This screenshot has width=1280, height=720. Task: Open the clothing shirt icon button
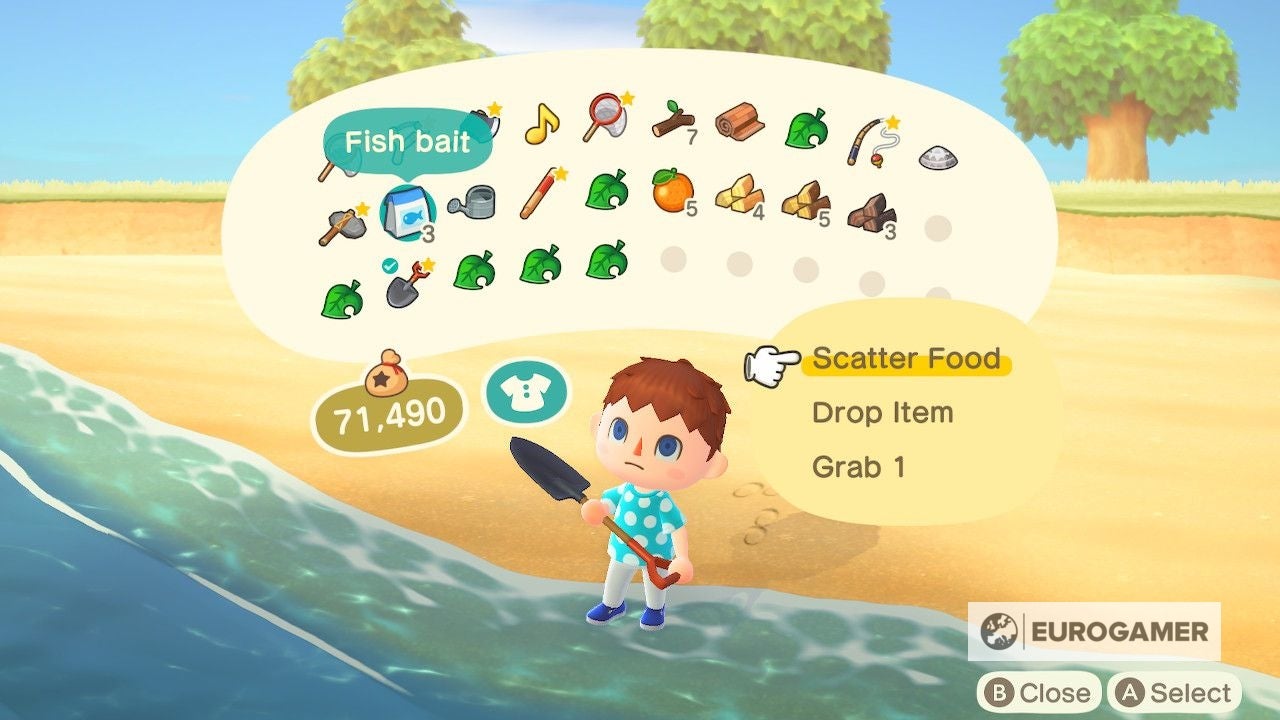[526, 390]
